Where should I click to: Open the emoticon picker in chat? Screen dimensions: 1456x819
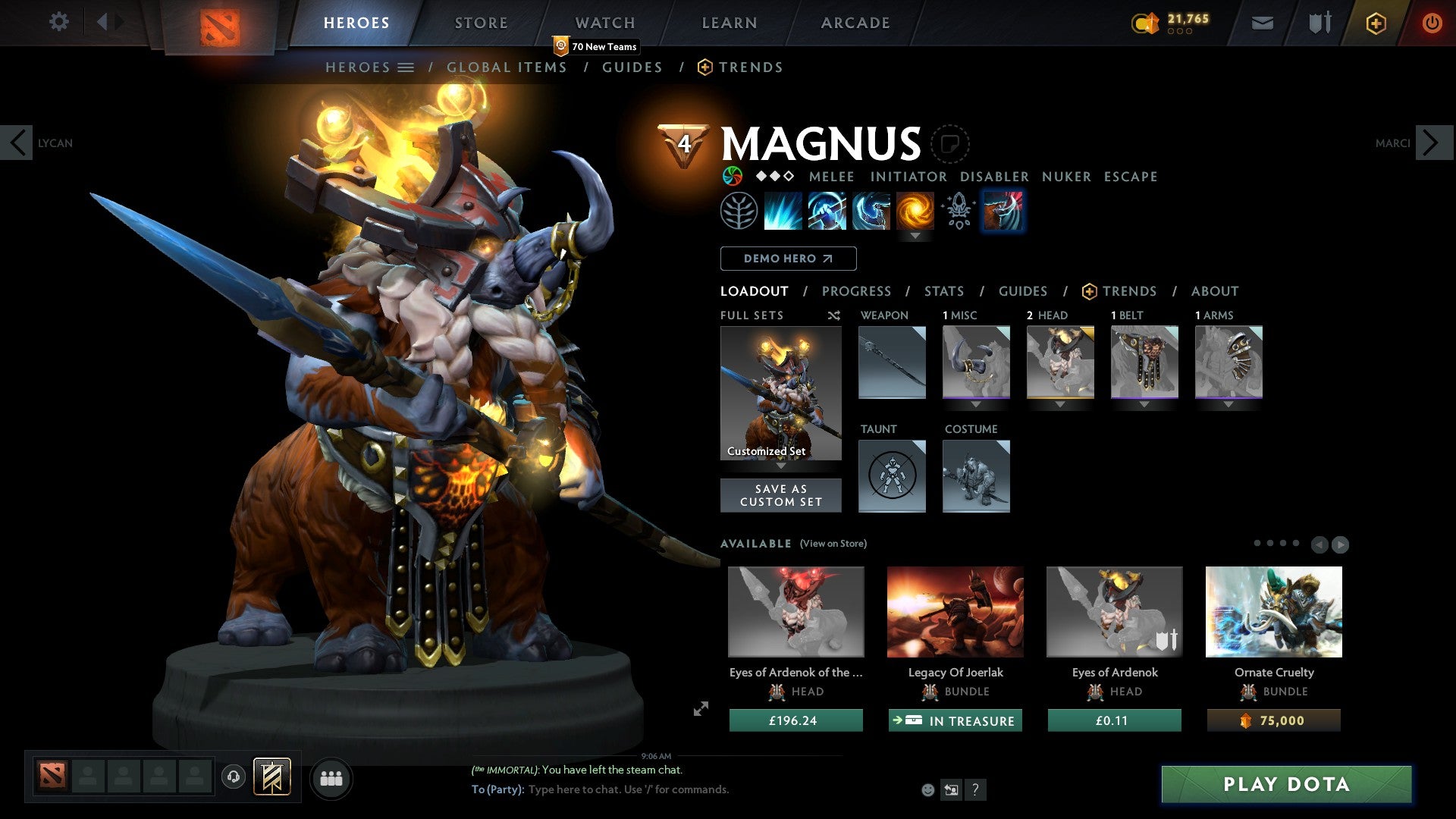click(927, 789)
